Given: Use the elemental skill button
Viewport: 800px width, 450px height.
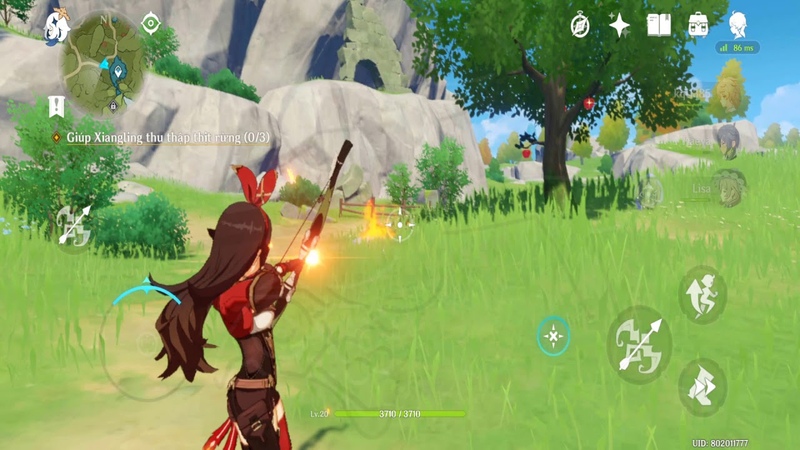Looking at the screenshot, I should (x=553, y=337).
